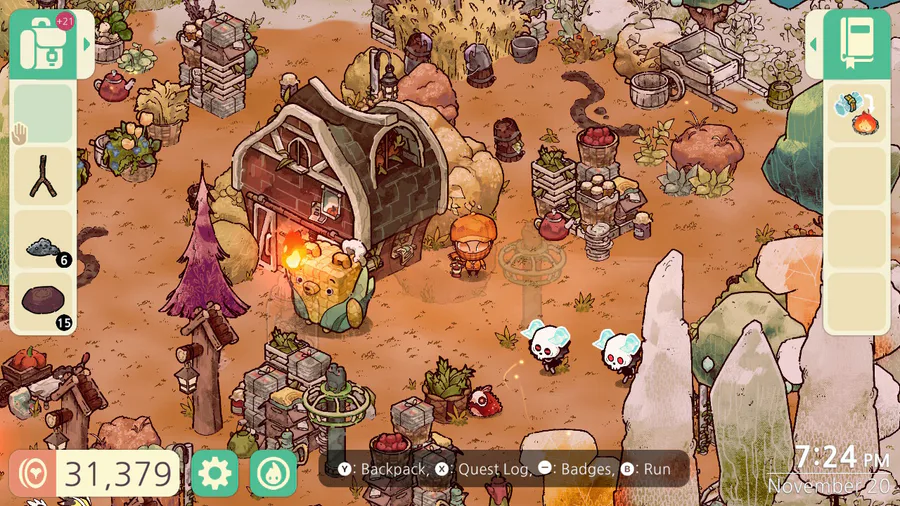Select the campfire quest tracker entry

click(x=857, y=112)
